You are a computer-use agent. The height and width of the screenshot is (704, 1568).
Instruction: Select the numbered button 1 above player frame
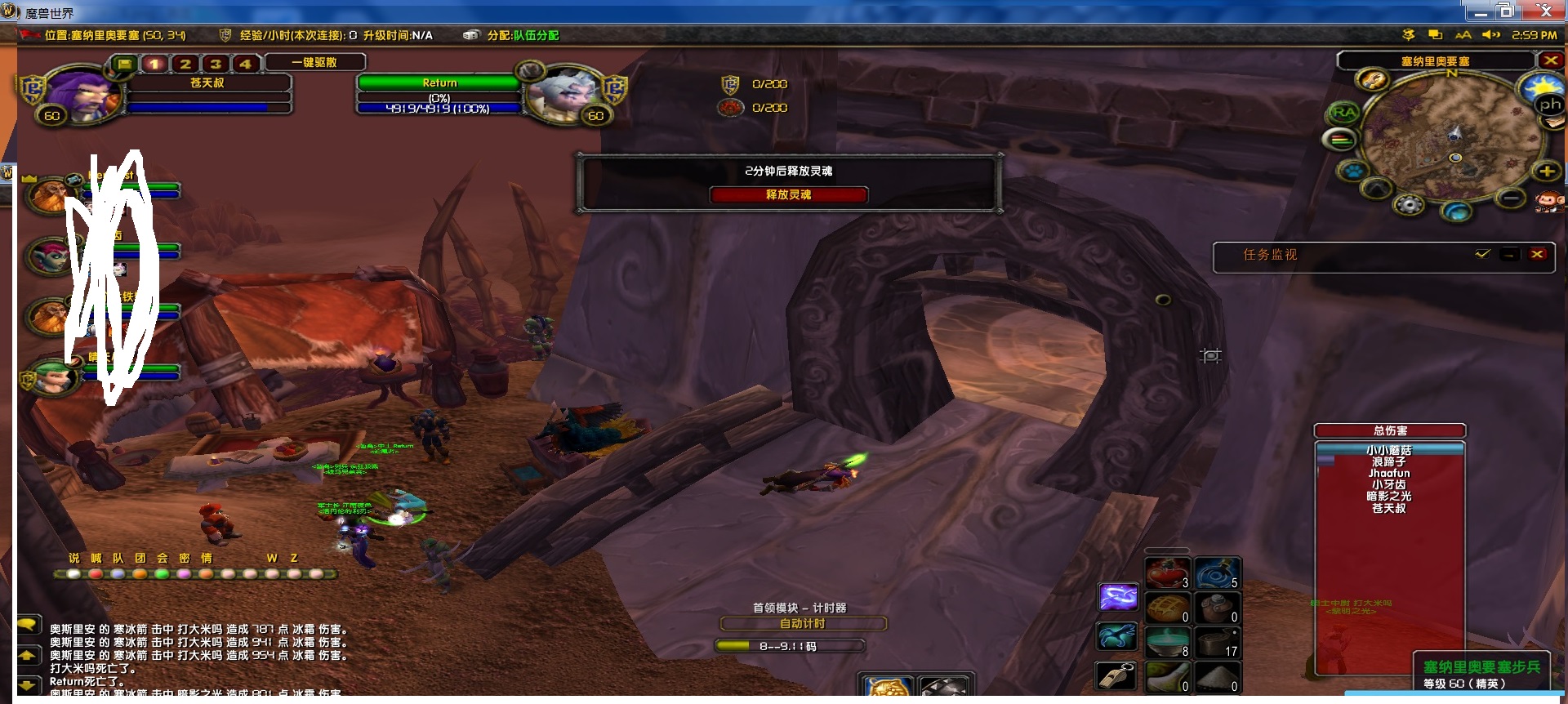pyautogui.click(x=154, y=64)
